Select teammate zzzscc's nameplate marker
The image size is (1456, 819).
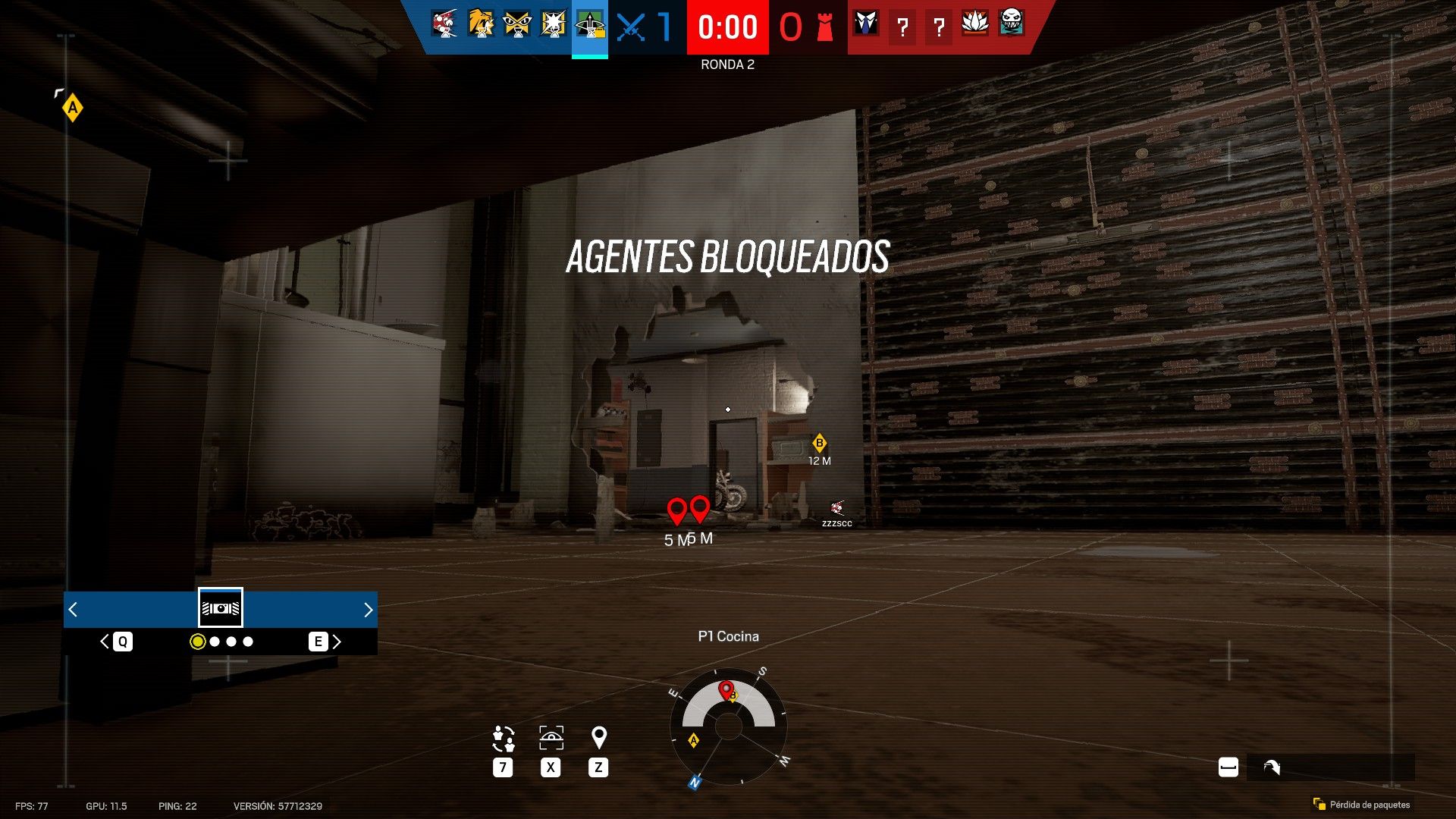tap(837, 513)
